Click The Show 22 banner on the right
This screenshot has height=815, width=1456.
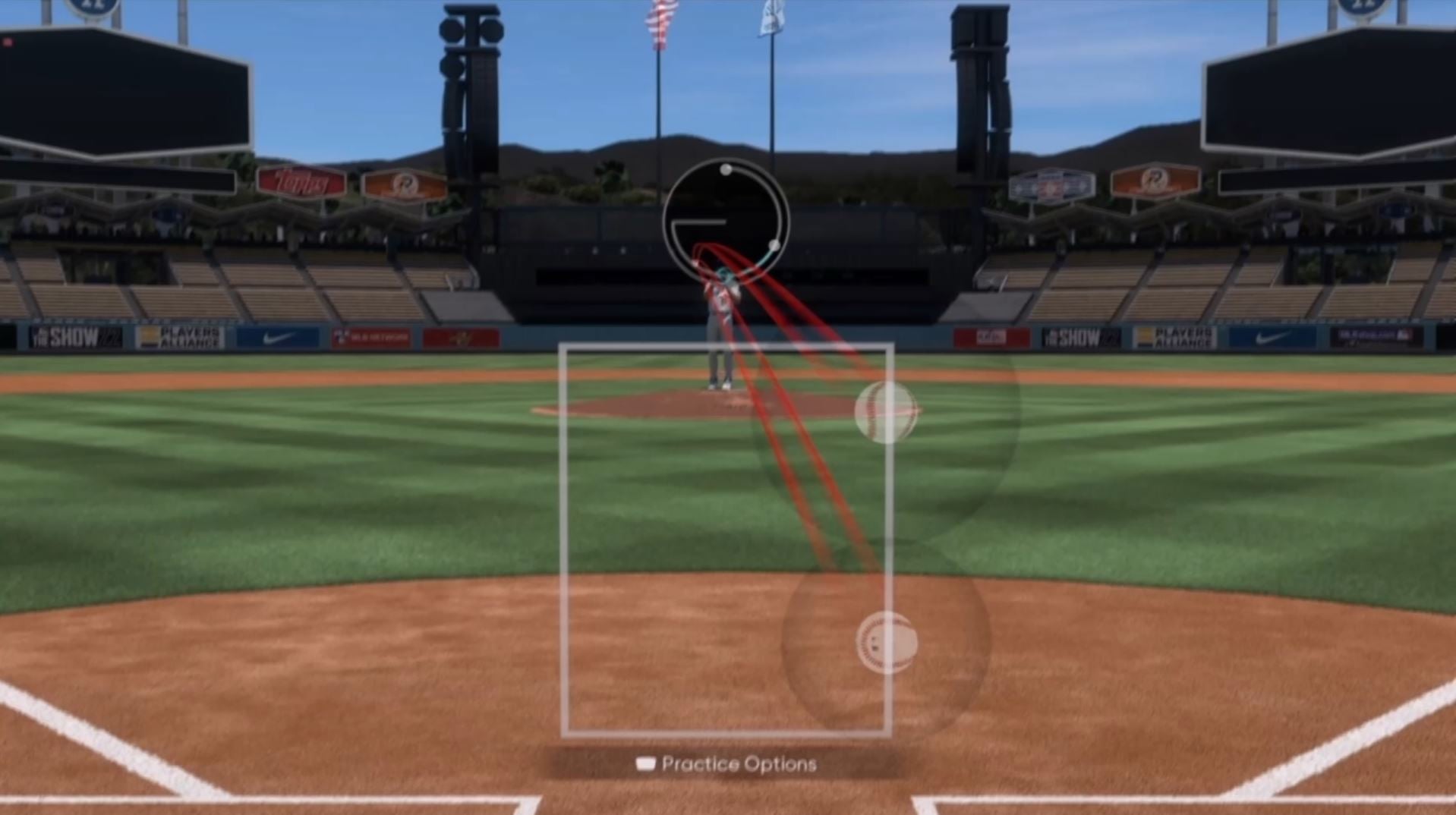(x=1082, y=336)
